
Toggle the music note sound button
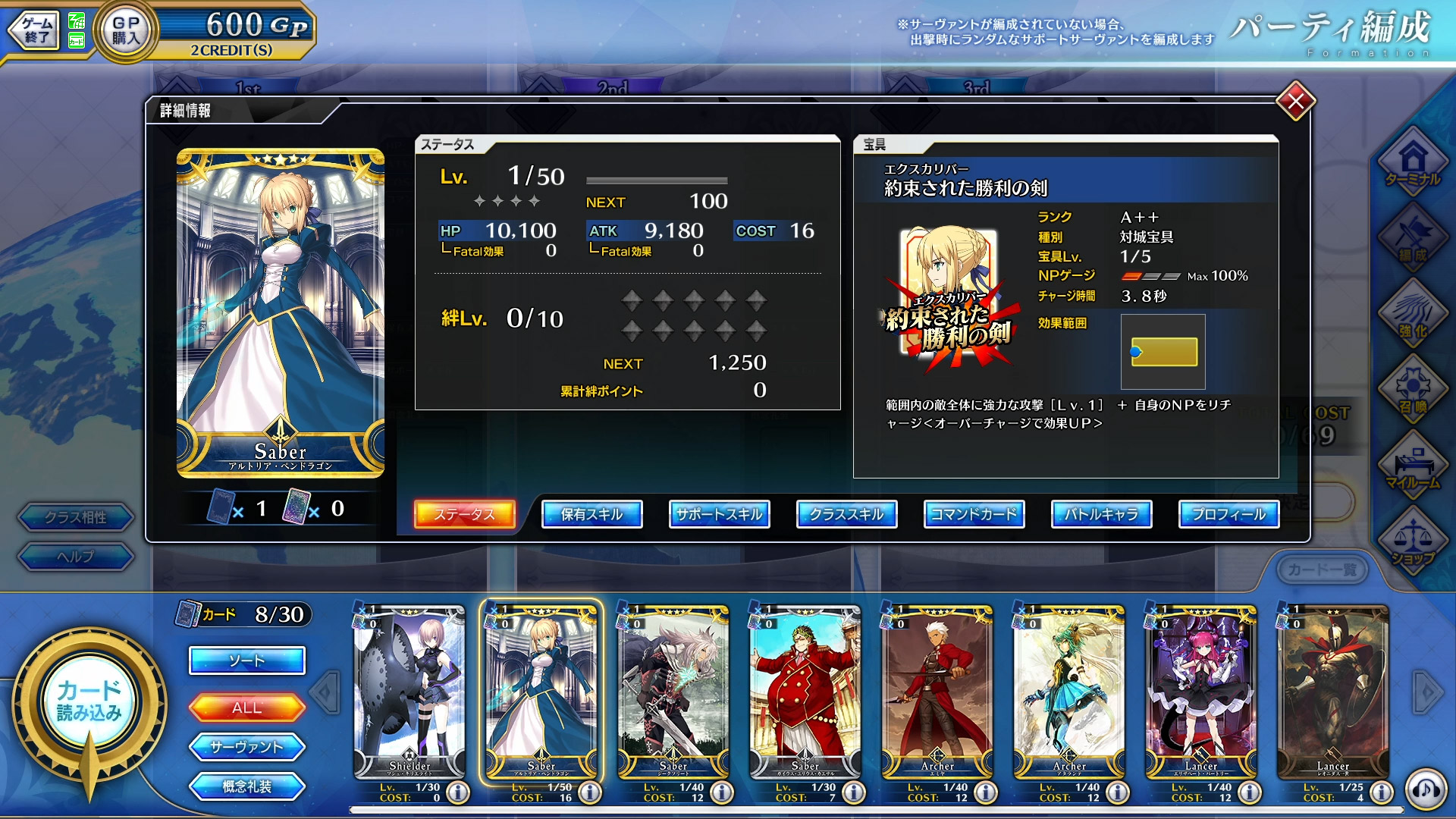coord(1426,790)
